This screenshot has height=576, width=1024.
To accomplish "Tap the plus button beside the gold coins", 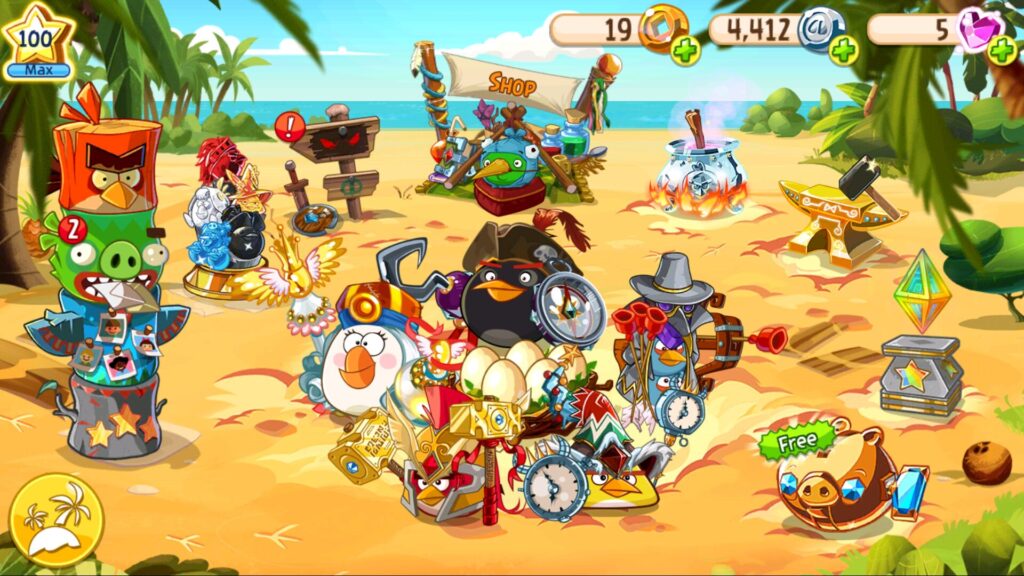I will click(686, 49).
